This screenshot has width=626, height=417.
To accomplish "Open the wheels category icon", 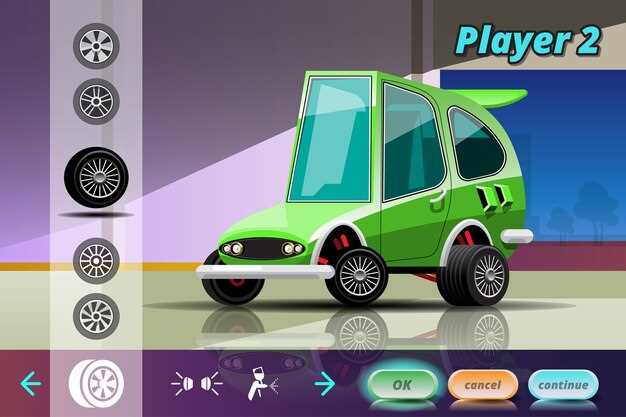I will 96,383.
